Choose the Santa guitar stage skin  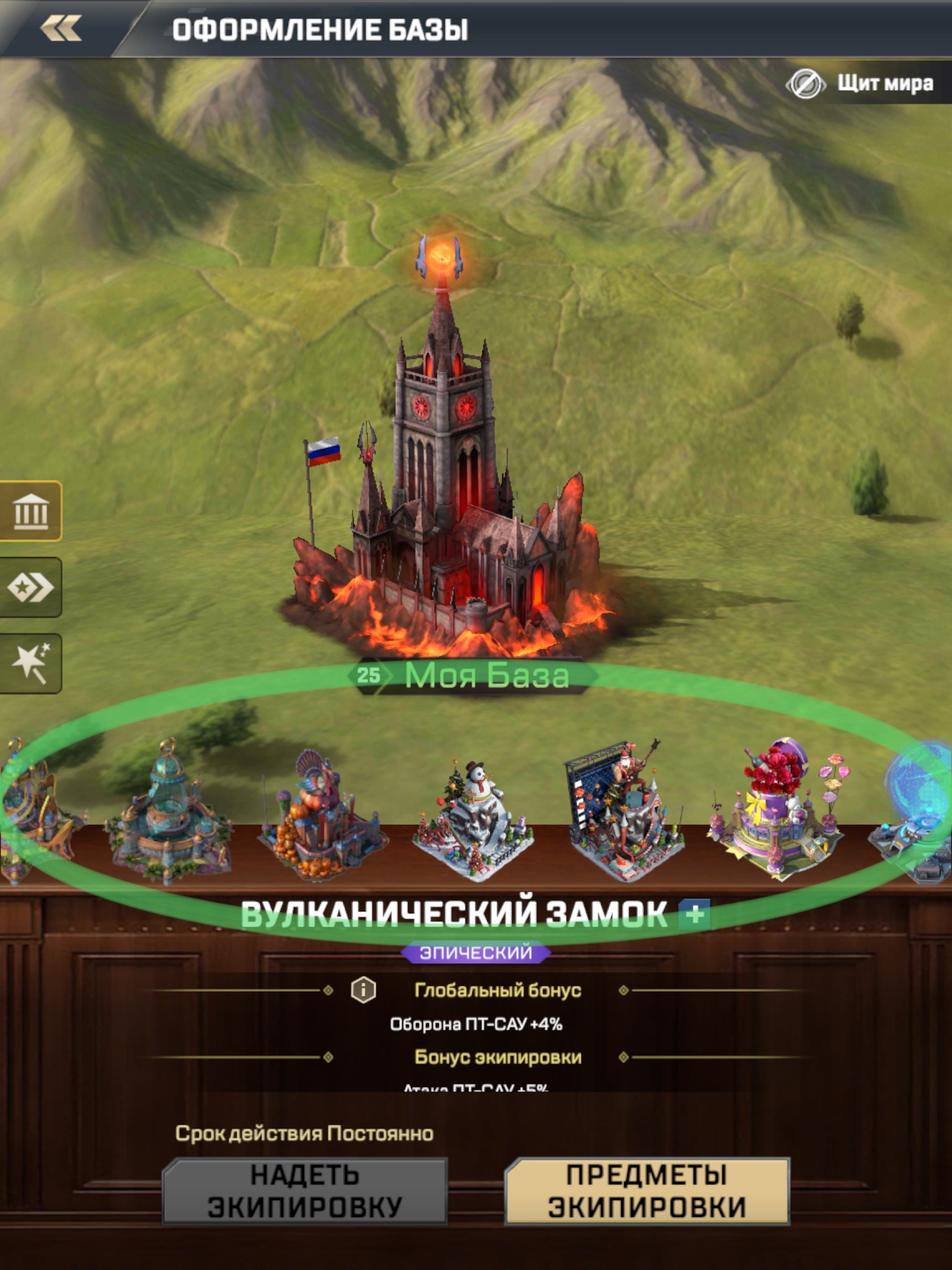(x=626, y=812)
